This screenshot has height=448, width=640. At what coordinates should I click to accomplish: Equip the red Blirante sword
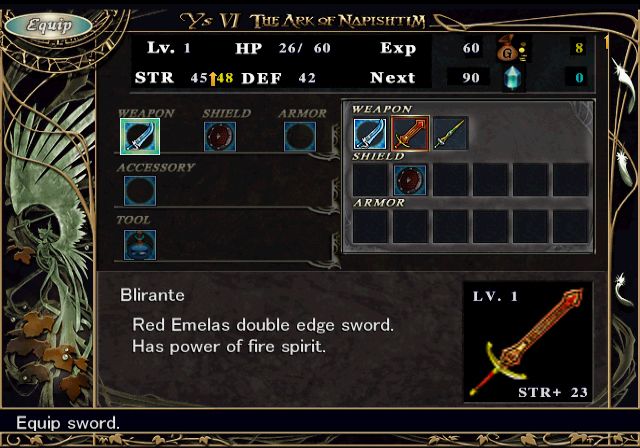[x=410, y=134]
